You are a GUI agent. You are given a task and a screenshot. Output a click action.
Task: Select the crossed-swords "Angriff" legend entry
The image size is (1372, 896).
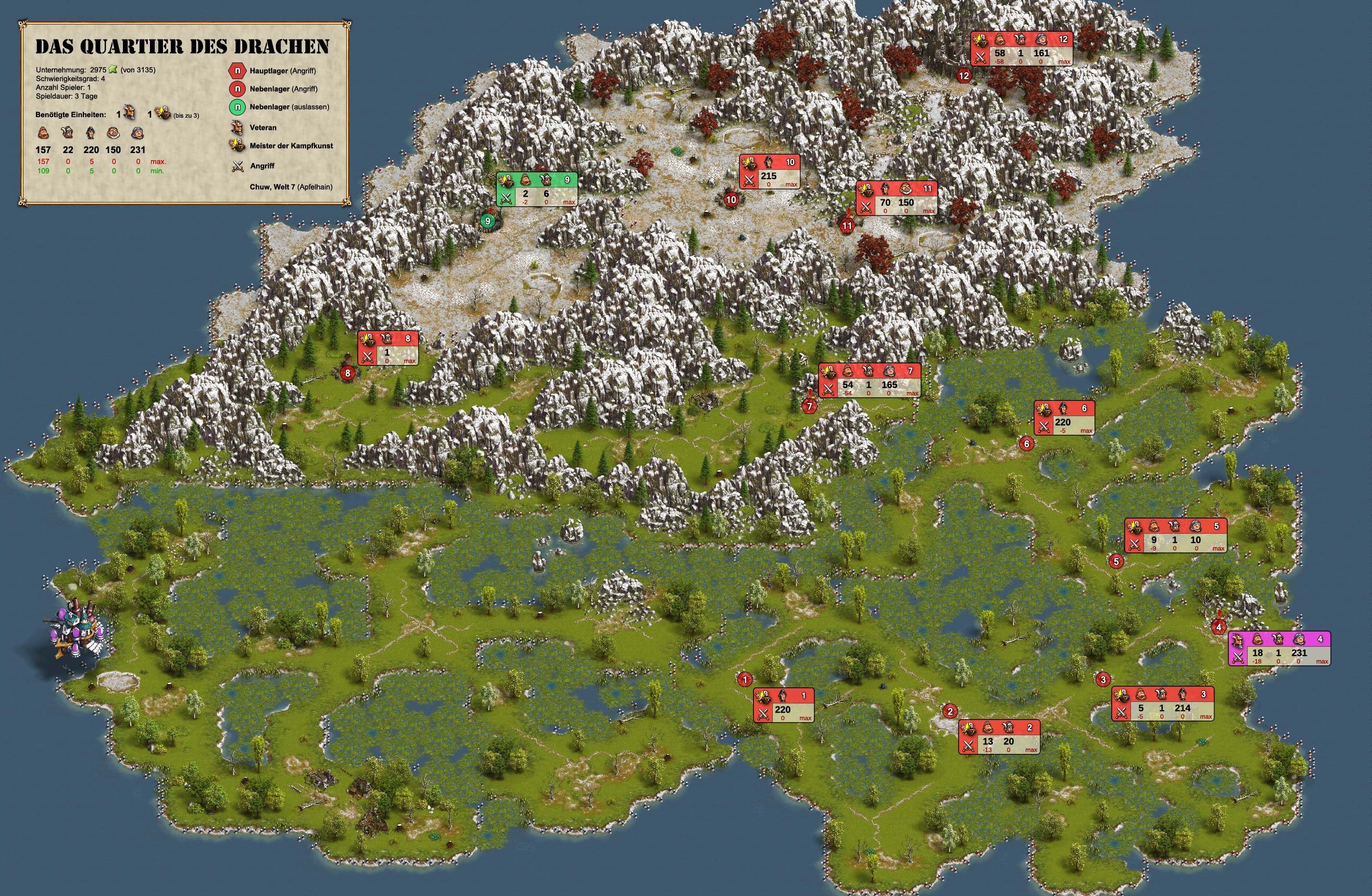pos(262,166)
